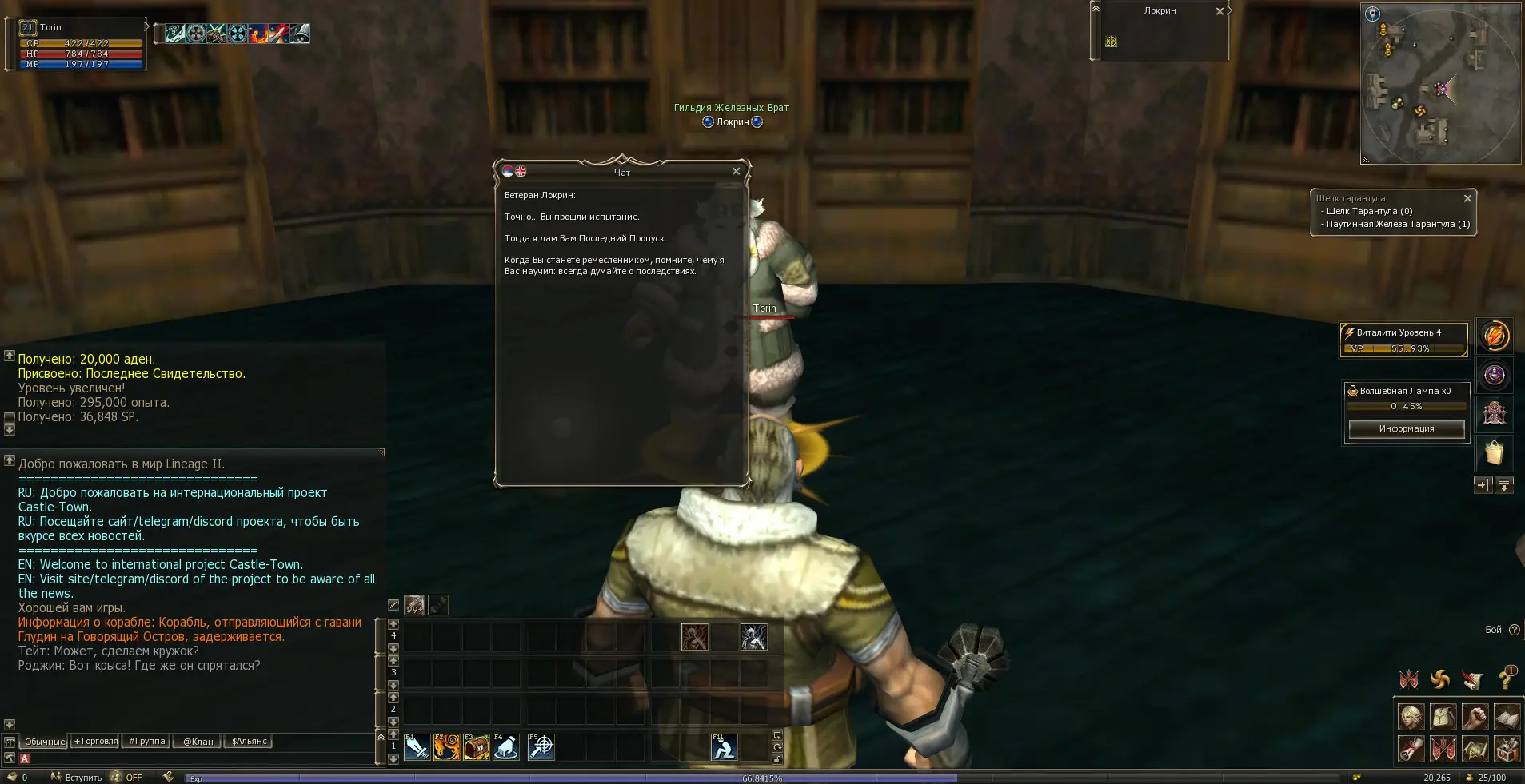Image resolution: width=1525 pixels, height=784 pixels.
Task: Select the @Клан chat tab
Action: (198, 742)
